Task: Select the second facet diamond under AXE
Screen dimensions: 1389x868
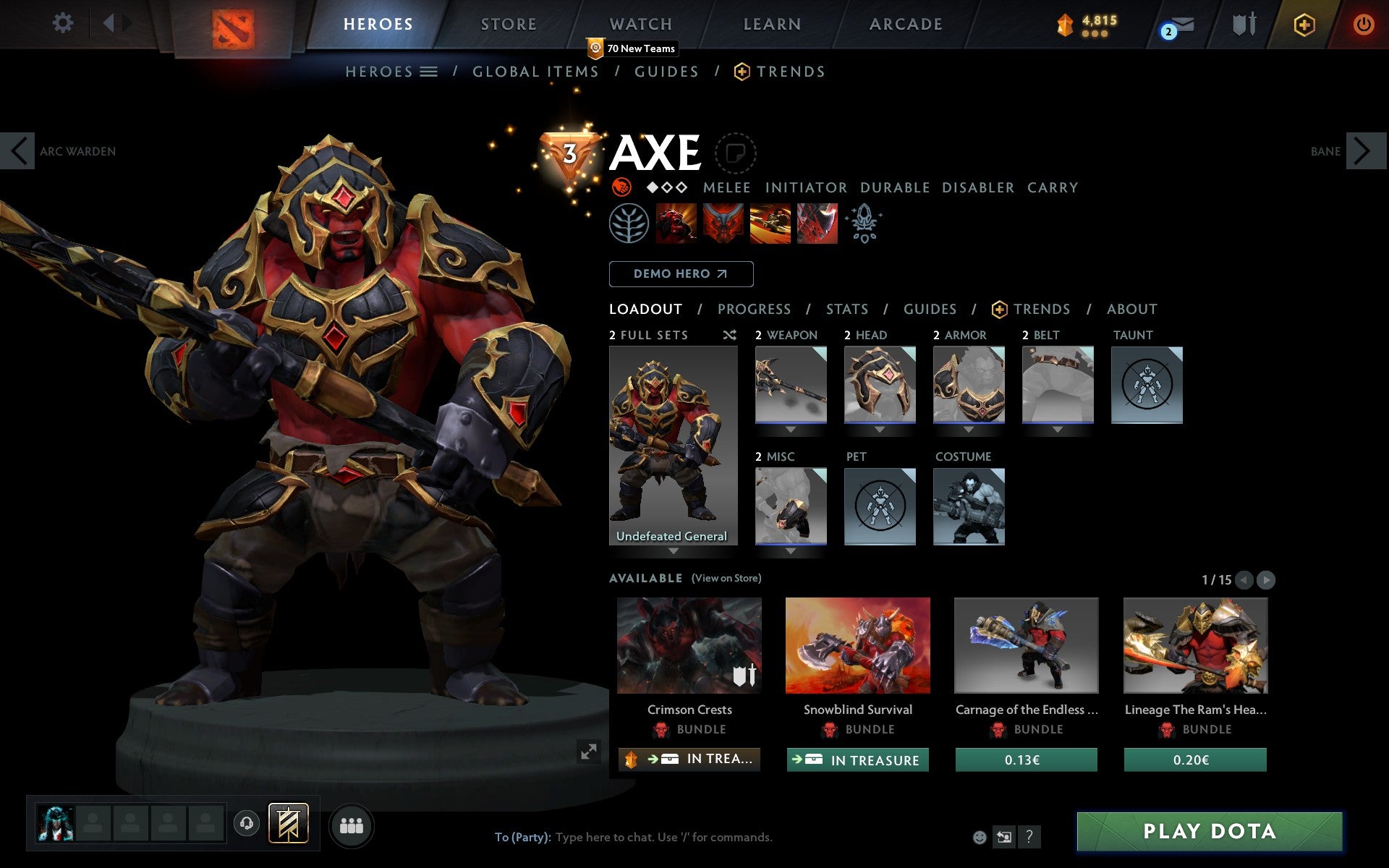Action: (668, 187)
